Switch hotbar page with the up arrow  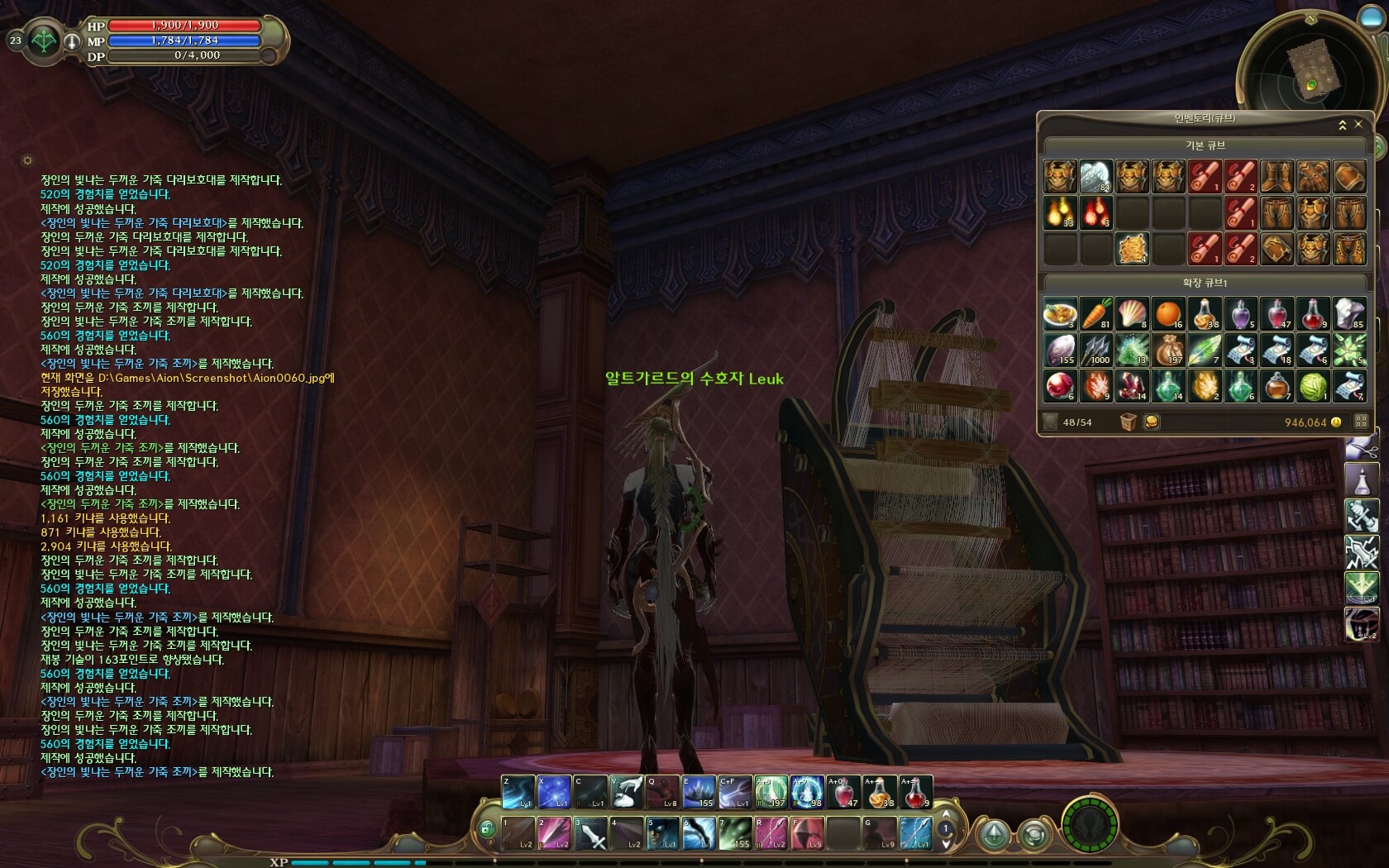[947, 815]
